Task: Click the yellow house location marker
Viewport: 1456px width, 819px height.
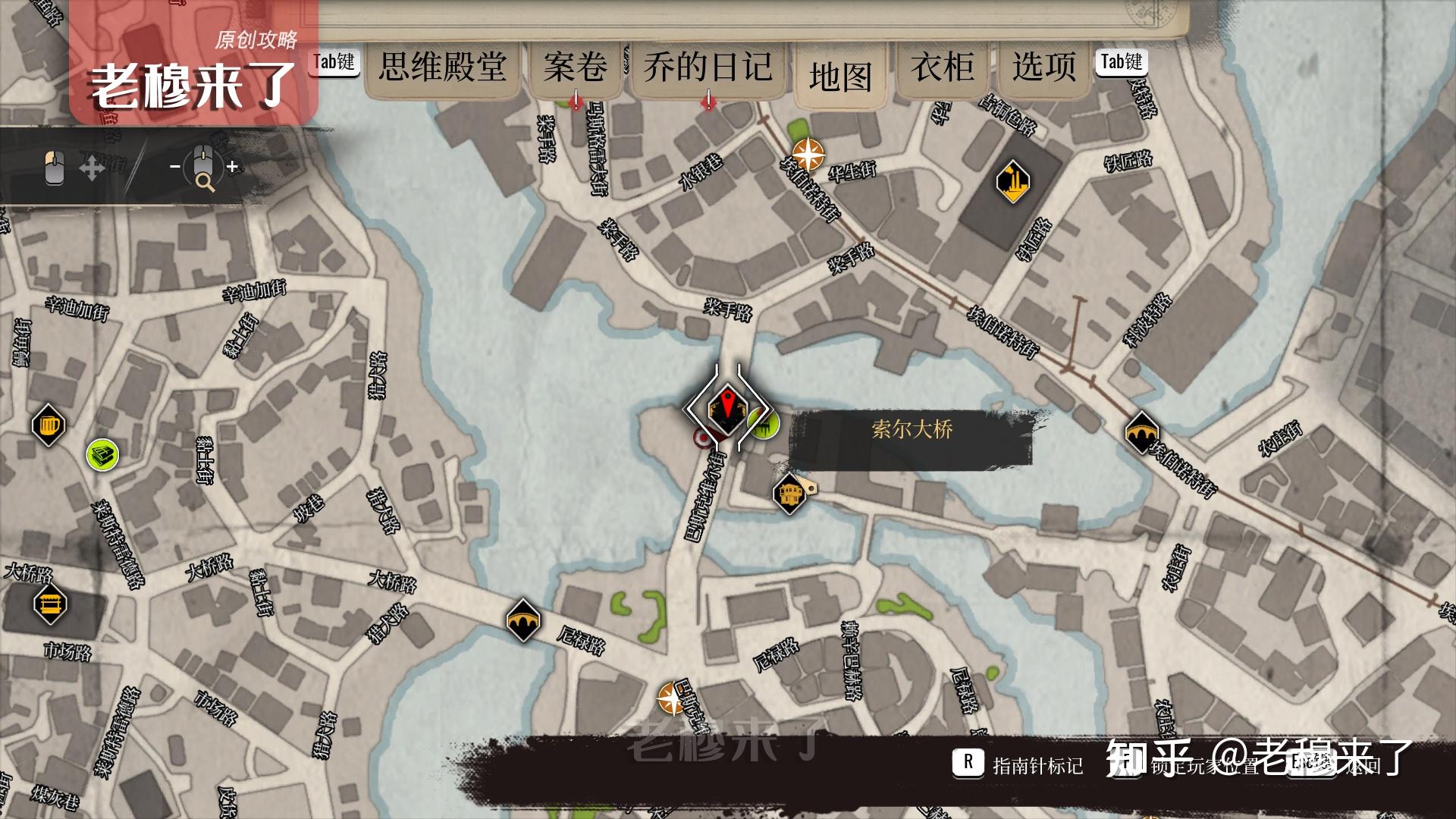Action: 789,494
